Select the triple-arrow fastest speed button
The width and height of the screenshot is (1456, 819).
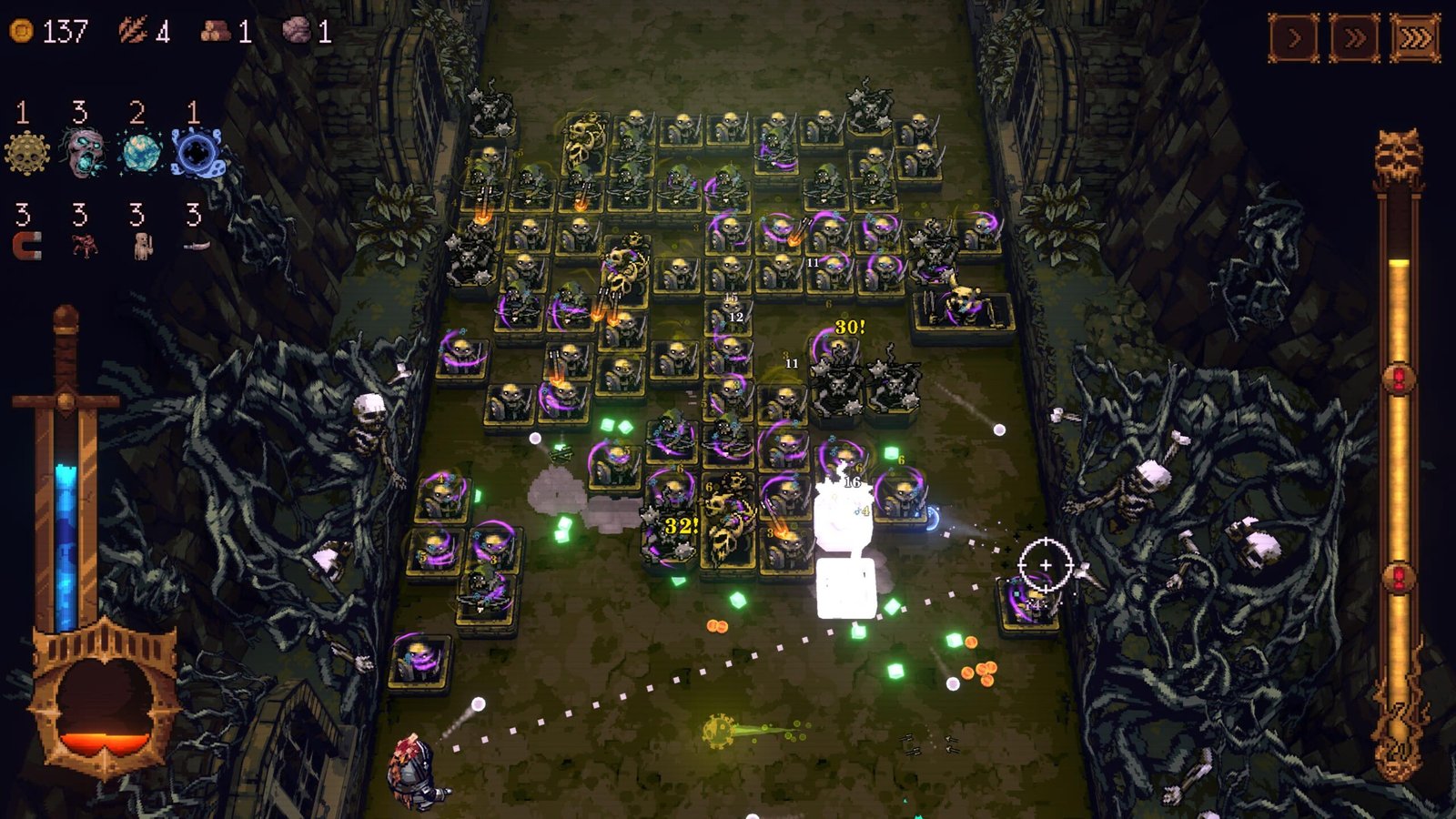click(x=1415, y=38)
